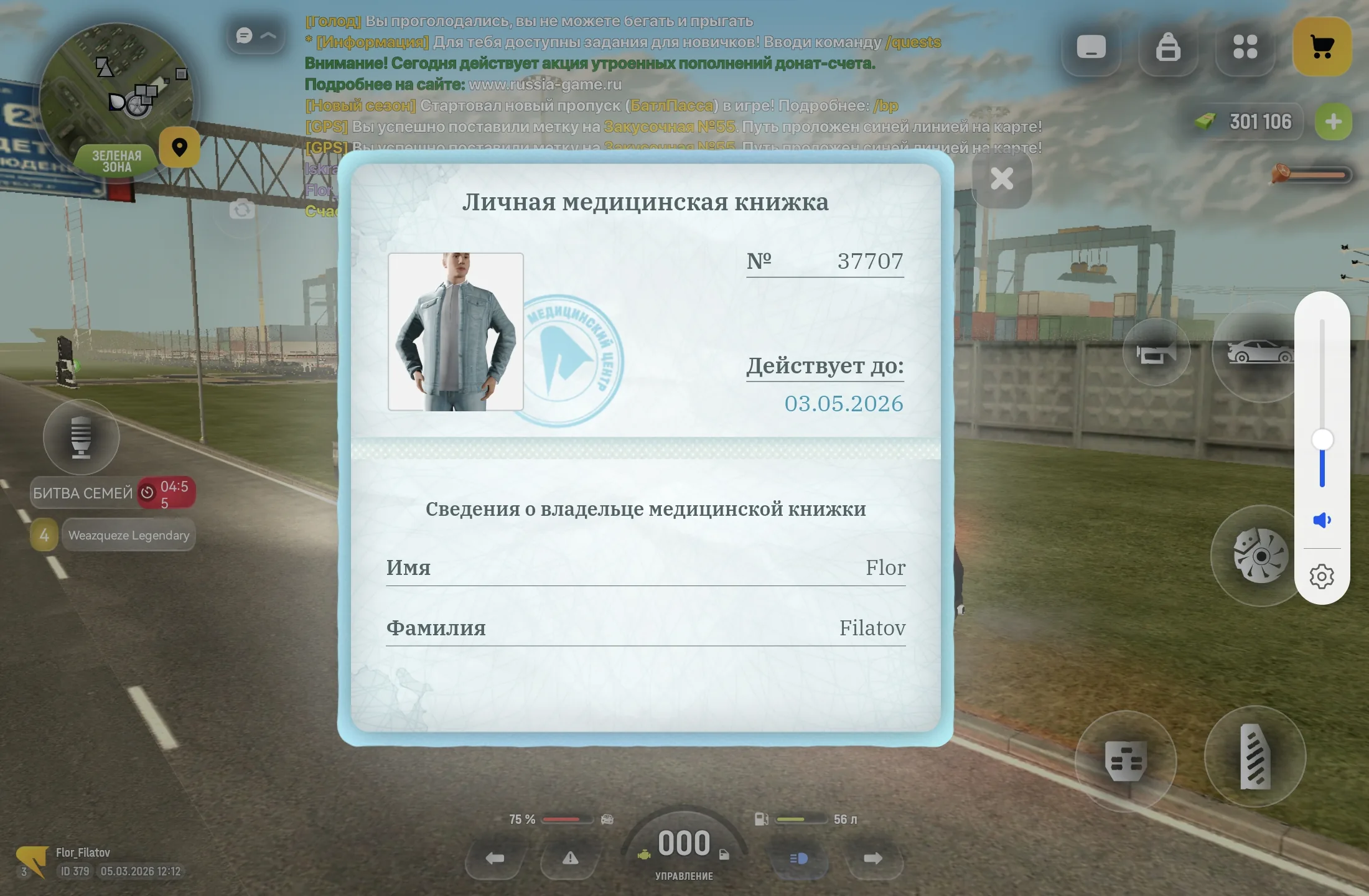Close the medical book window
Screen dimensions: 1369x896
pyautogui.click(x=1001, y=179)
